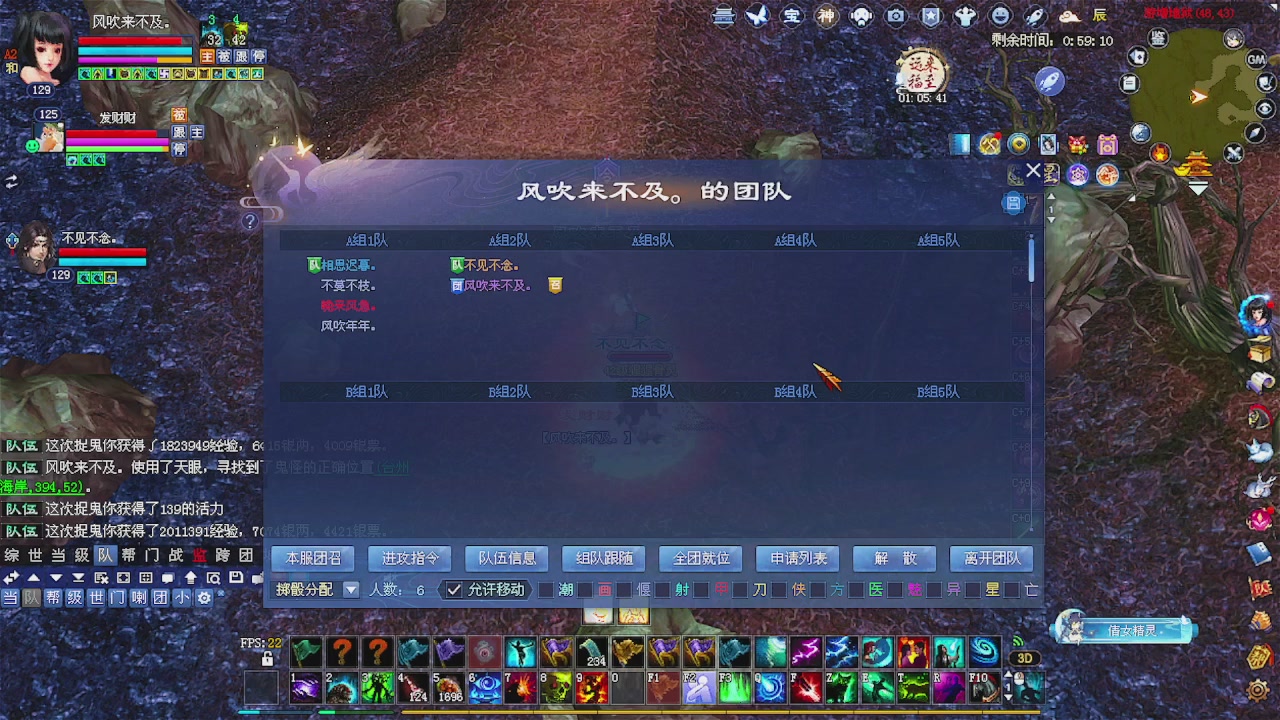
Task: Select the 不见不念 party member portrait
Action: (x=35, y=250)
